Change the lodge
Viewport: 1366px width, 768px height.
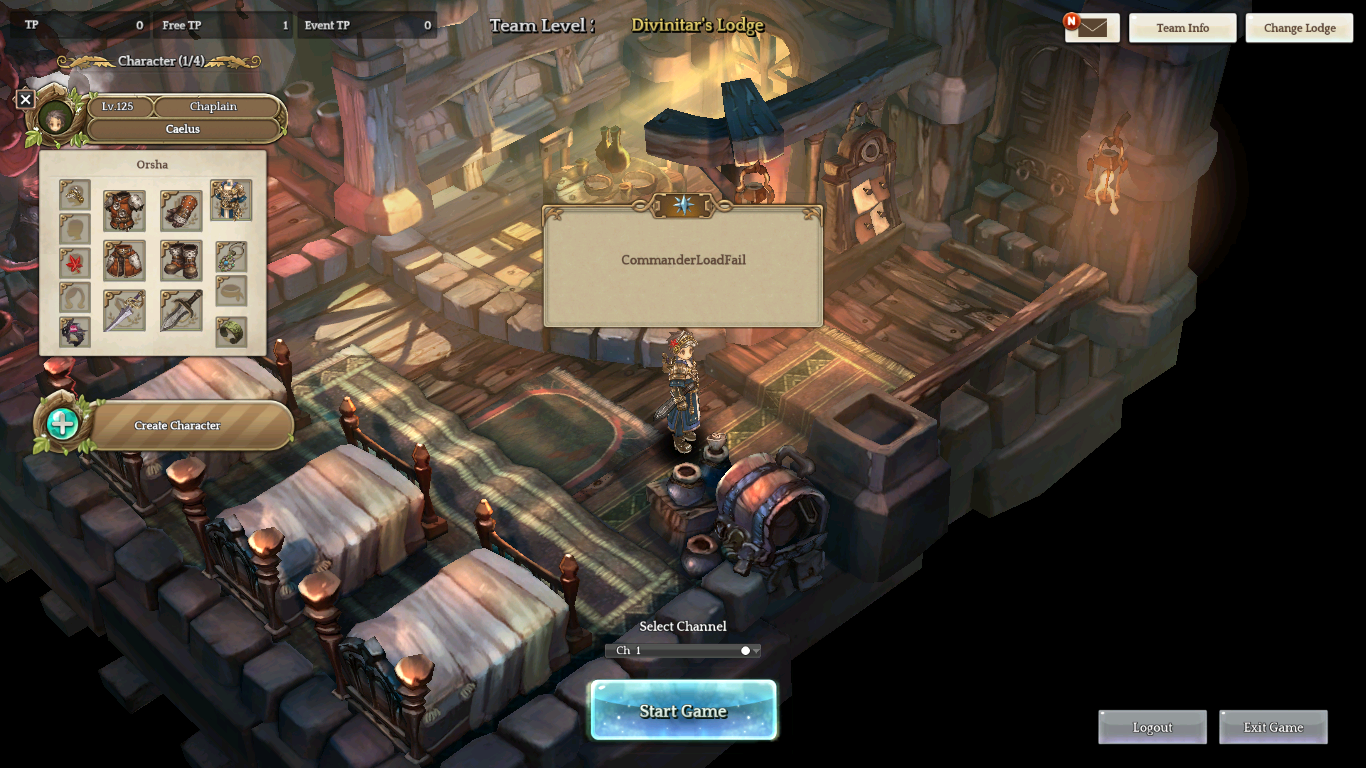[x=1299, y=28]
